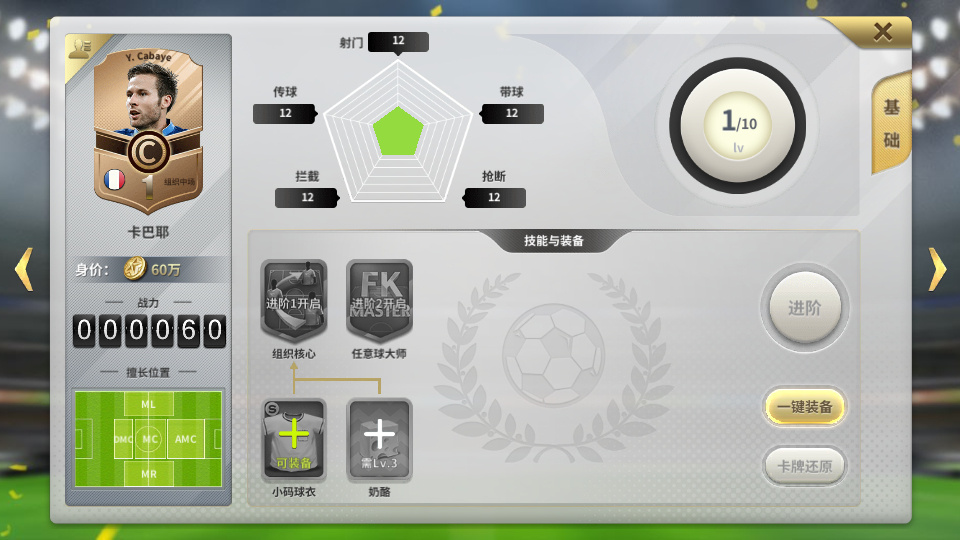Tap the 一键装备 auto-equip button
Screen dimensions: 960x540
(x=805, y=407)
